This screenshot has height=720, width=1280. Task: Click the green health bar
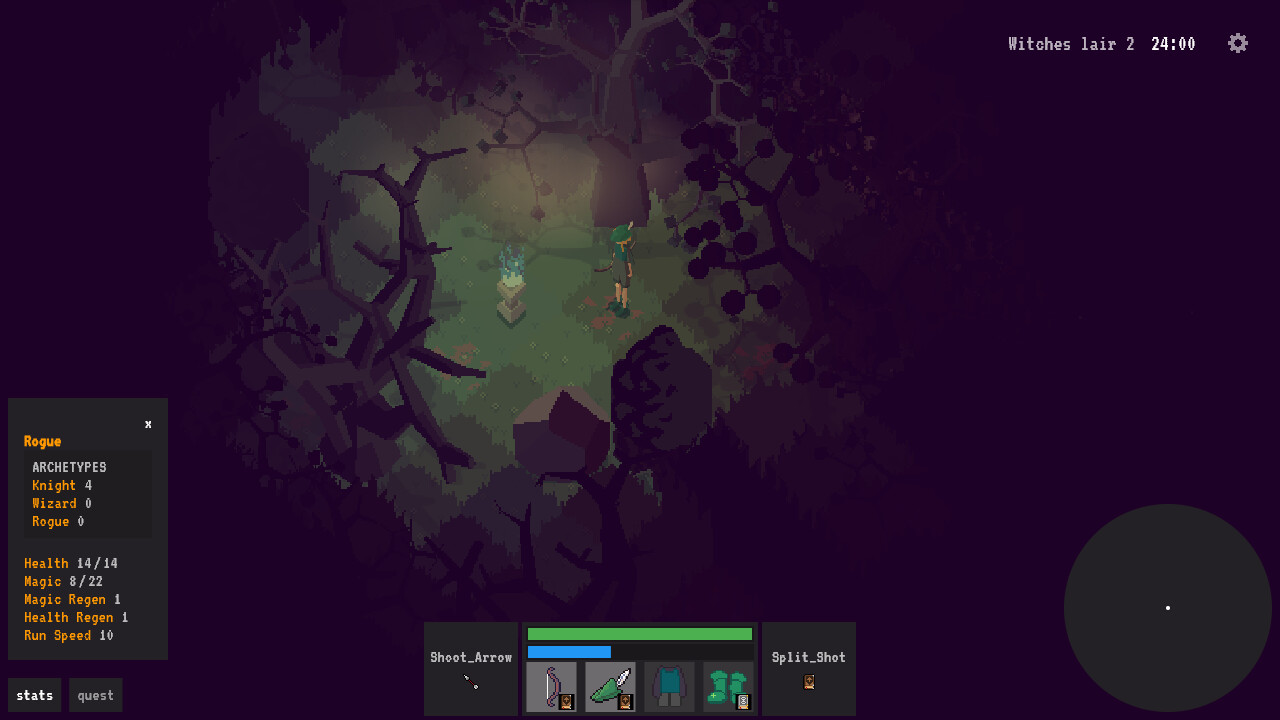(x=640, y=633)
